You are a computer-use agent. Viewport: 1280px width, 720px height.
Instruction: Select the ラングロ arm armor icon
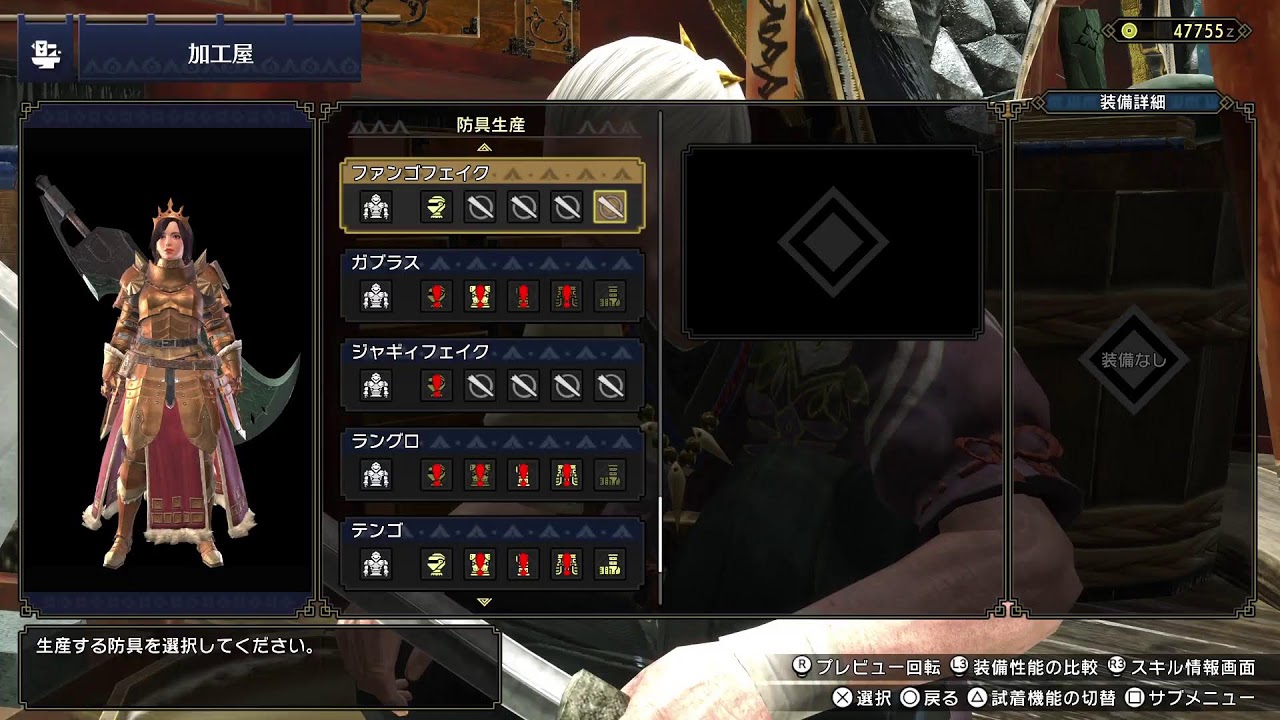click(523, 476)
